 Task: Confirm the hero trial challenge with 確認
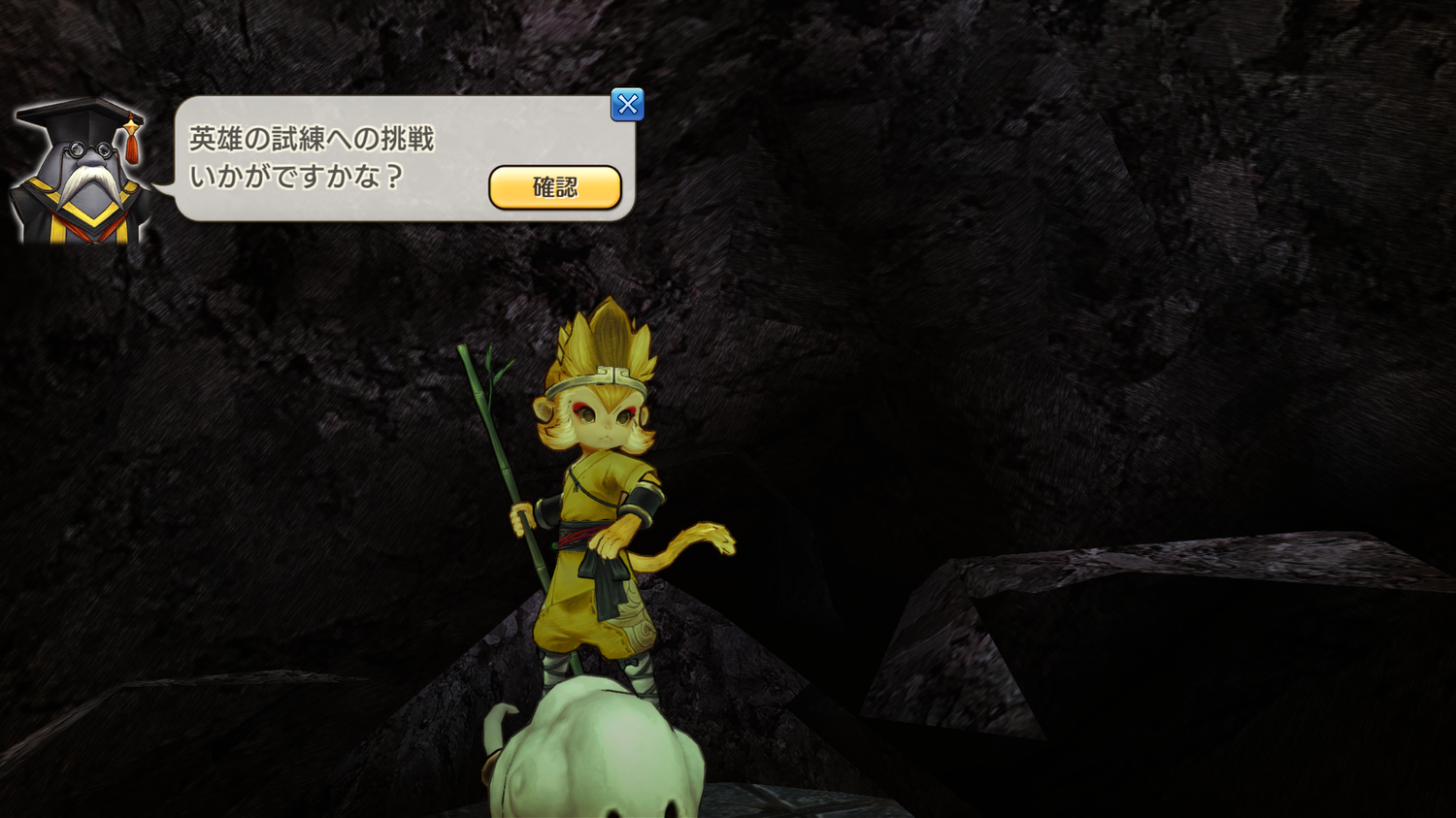[x=554, y=187]
